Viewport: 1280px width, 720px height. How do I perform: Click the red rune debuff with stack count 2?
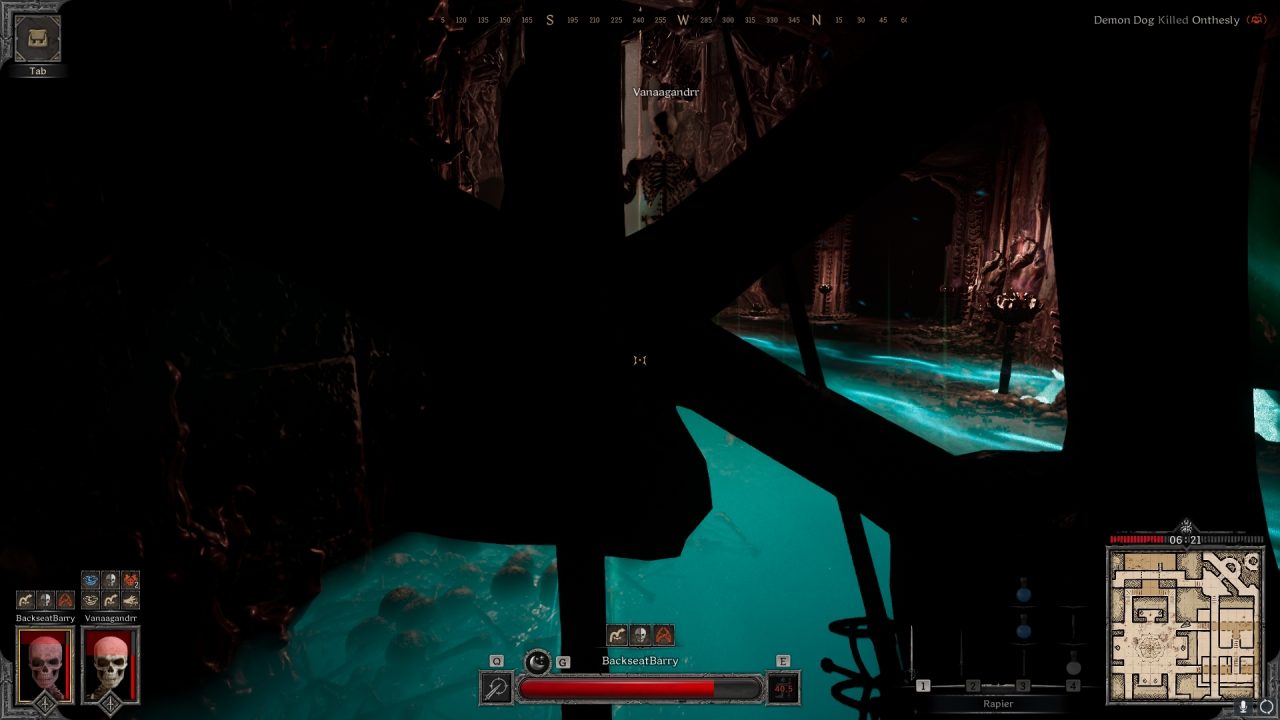[130, 580]
